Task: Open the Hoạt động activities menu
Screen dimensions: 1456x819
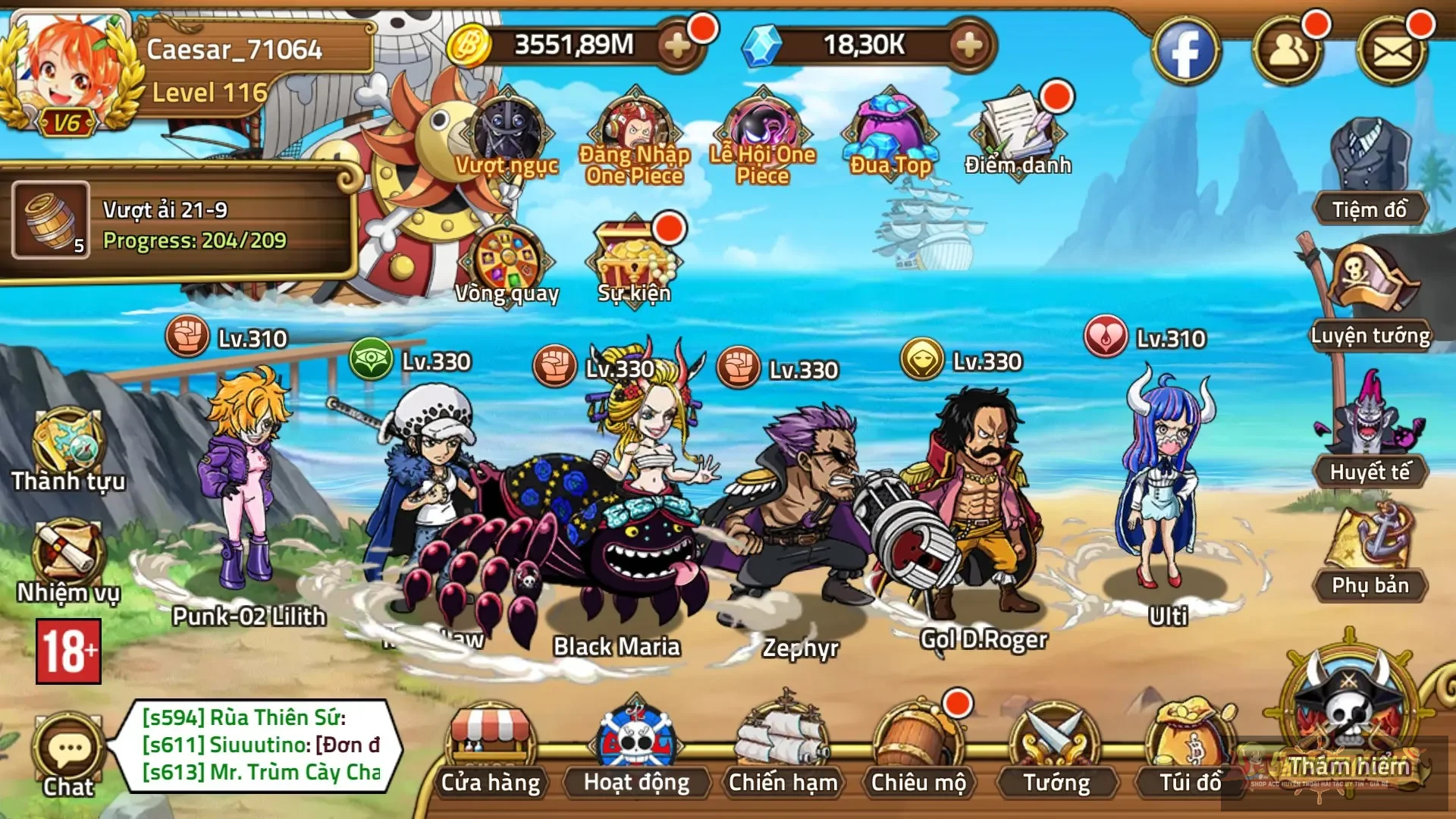Action: 636,751
